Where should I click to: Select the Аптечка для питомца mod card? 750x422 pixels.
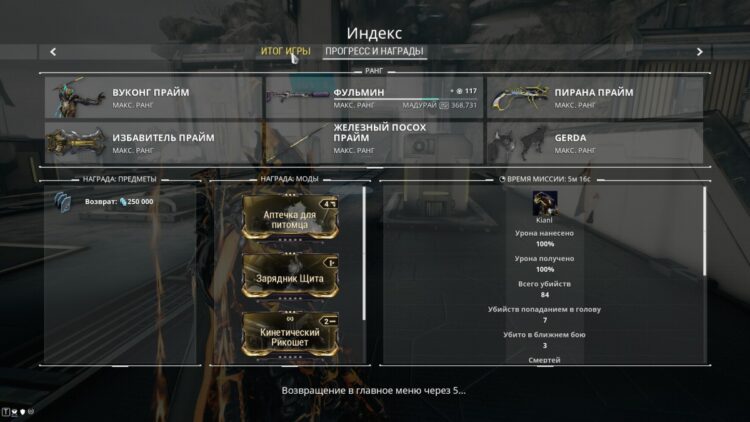pos(291,216)
